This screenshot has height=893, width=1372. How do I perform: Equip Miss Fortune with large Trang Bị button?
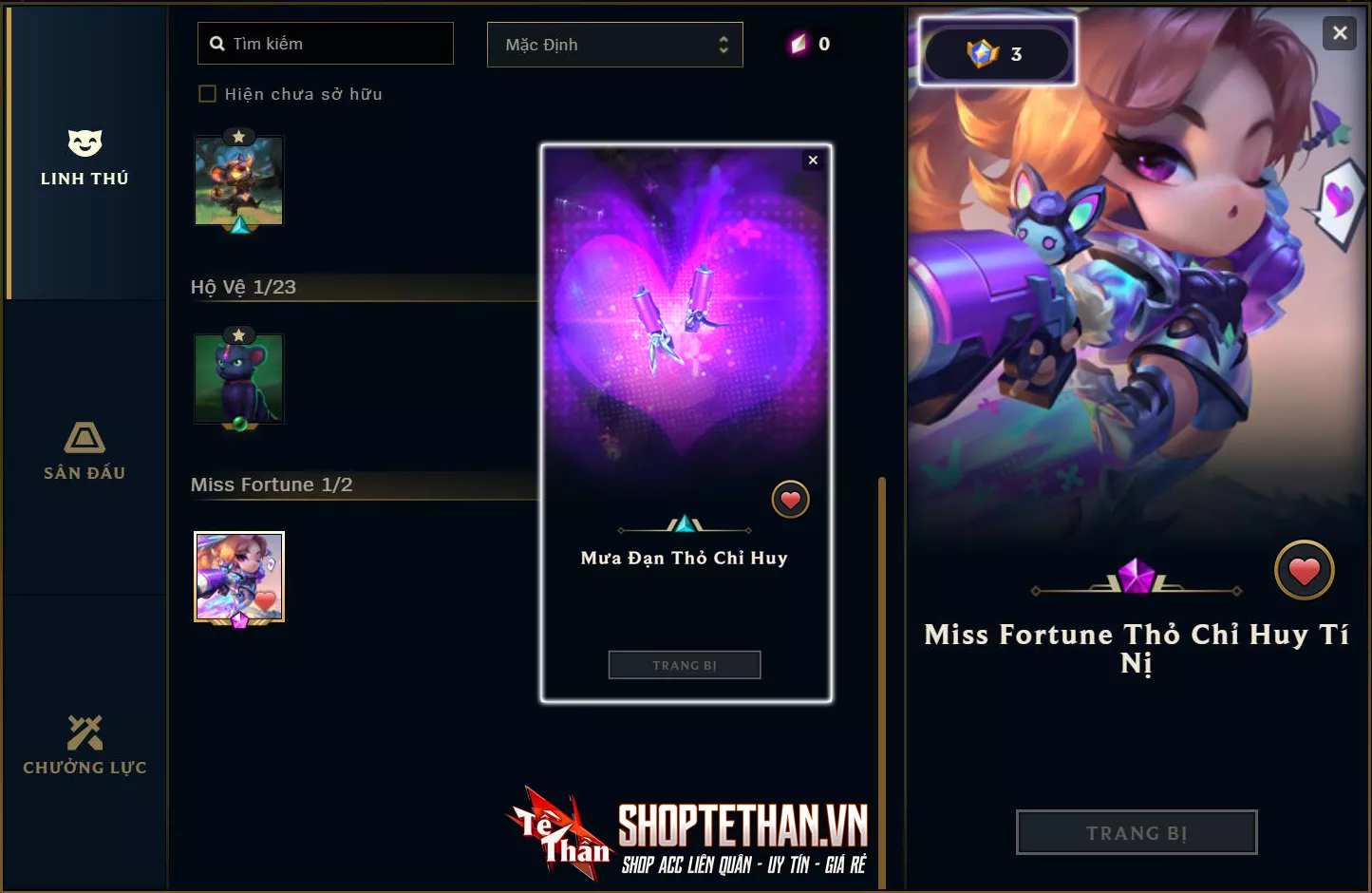click(x=1137, y=832)
